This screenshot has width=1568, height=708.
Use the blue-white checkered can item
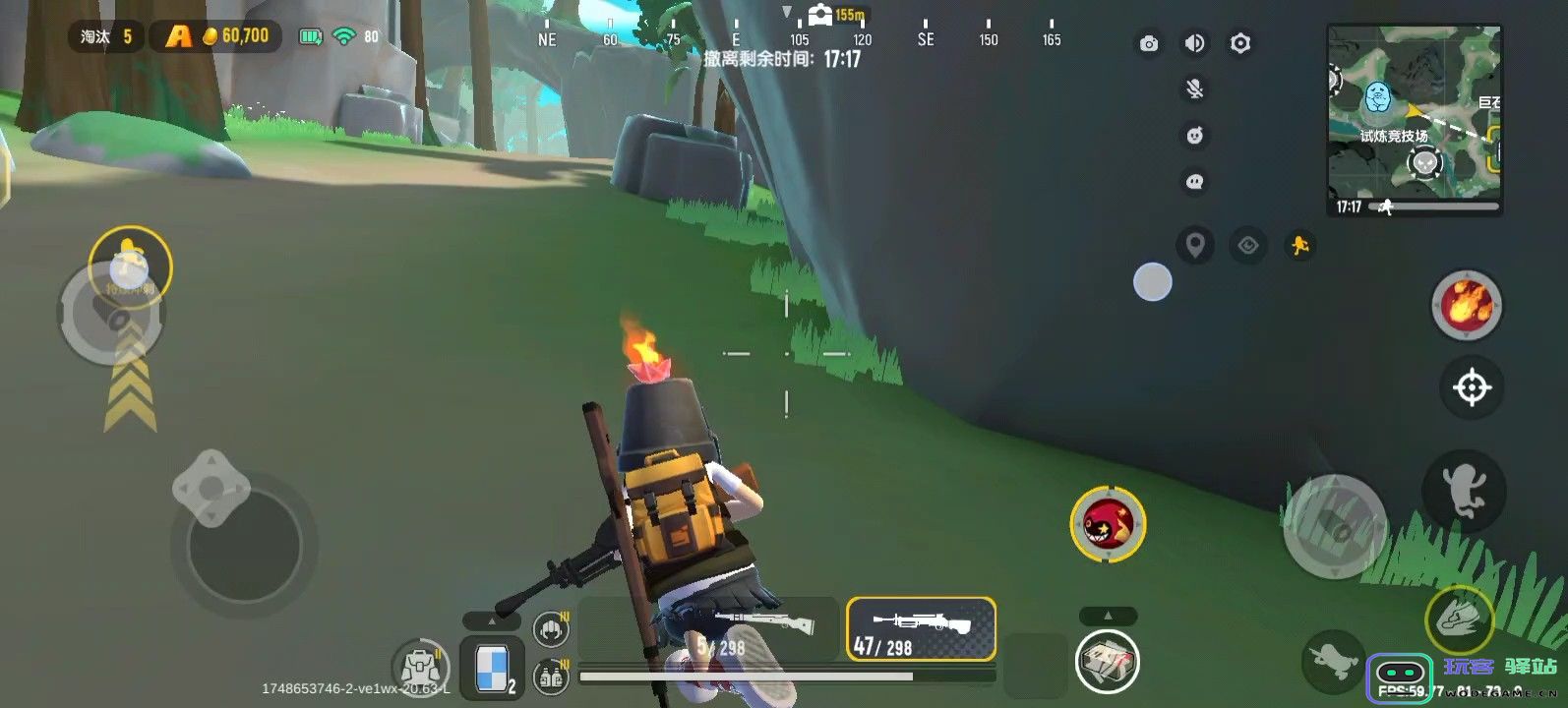pos(493,668)
